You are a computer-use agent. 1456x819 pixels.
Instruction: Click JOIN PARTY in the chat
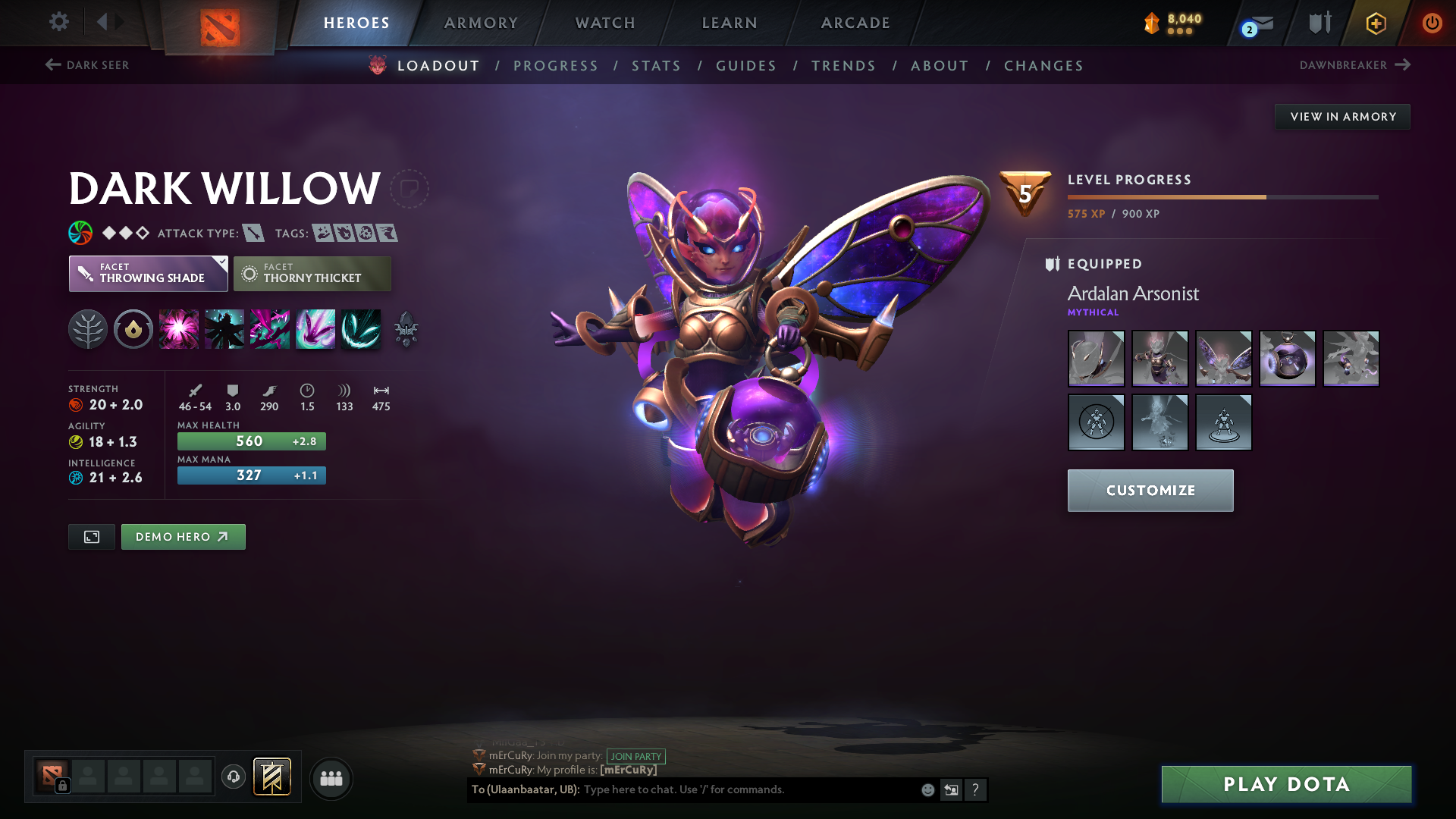635,756
